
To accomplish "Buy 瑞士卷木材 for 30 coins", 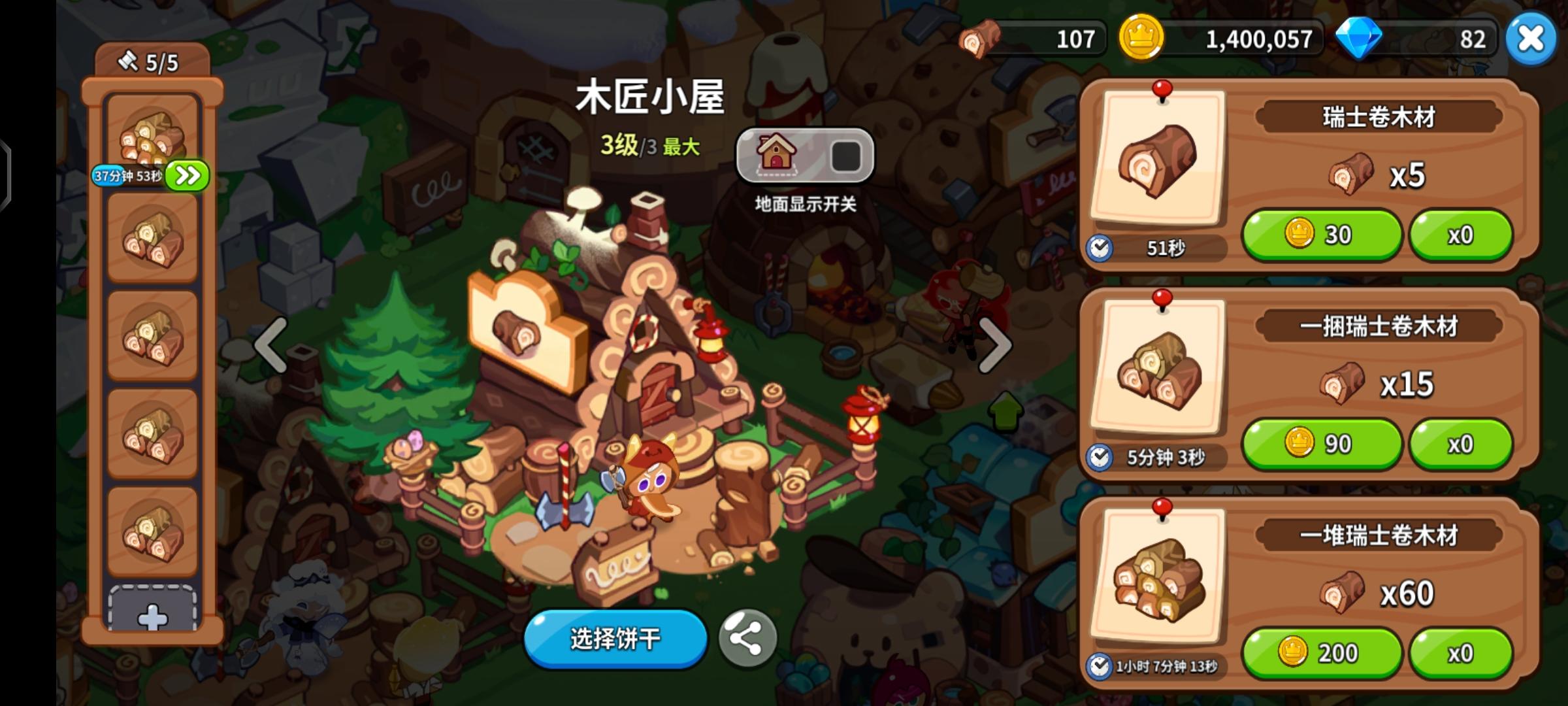I will coord(1322,234).
